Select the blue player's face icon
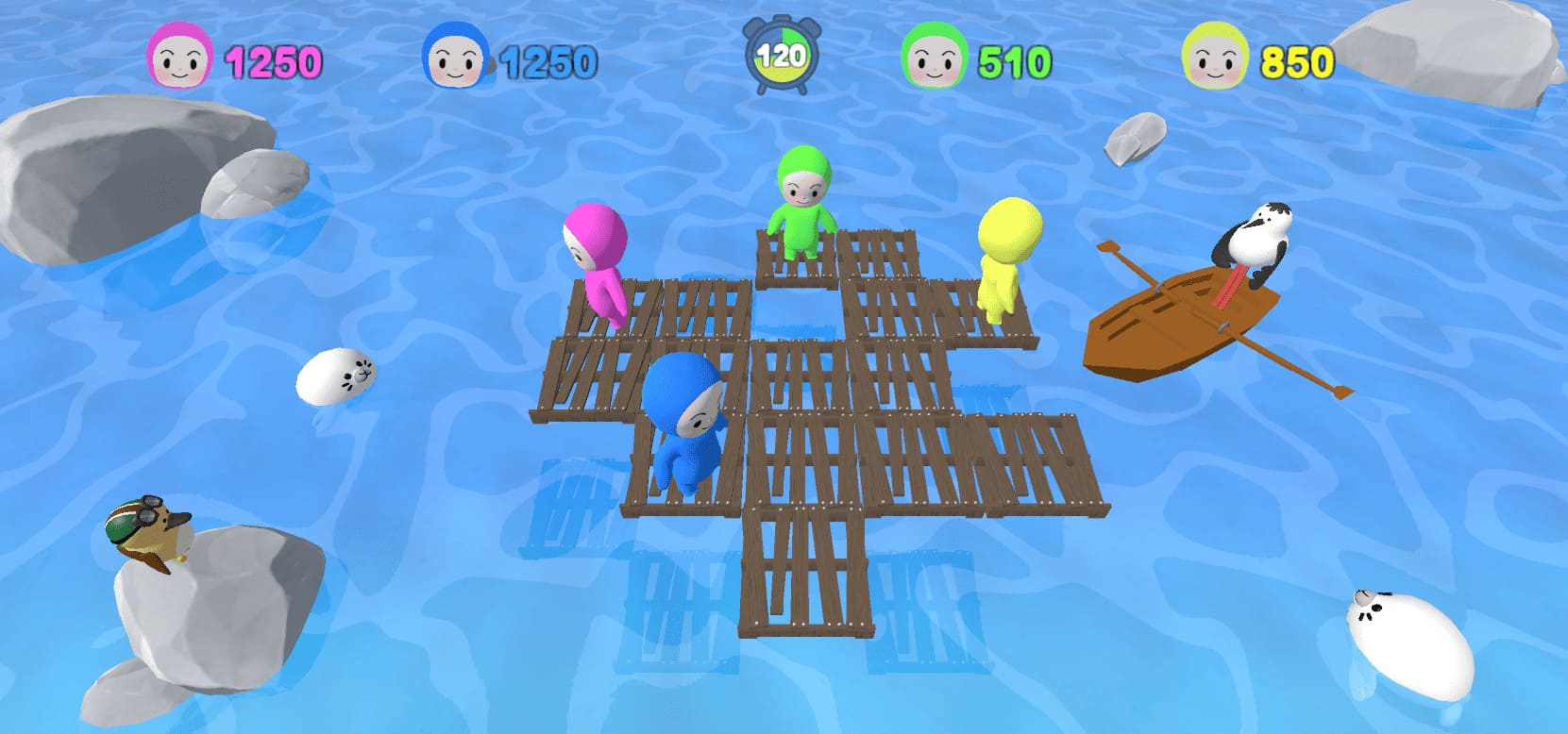The image size is (1568, 734). click(x=455, y=57)
